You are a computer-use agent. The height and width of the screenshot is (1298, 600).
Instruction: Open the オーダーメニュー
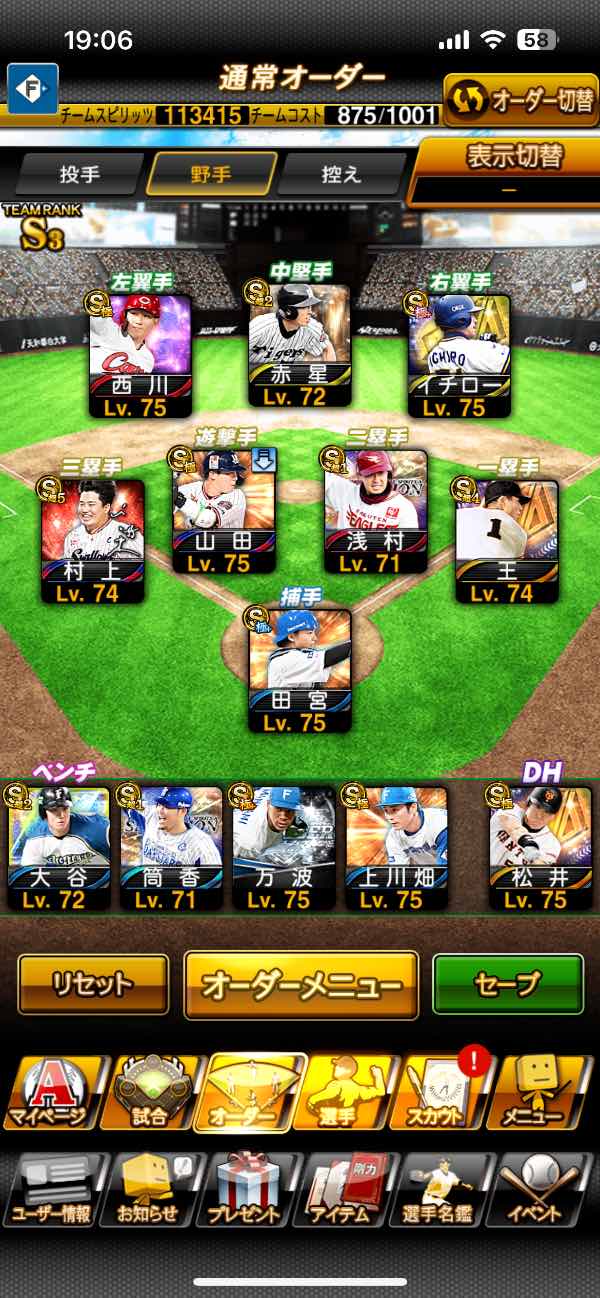point(300,984)
